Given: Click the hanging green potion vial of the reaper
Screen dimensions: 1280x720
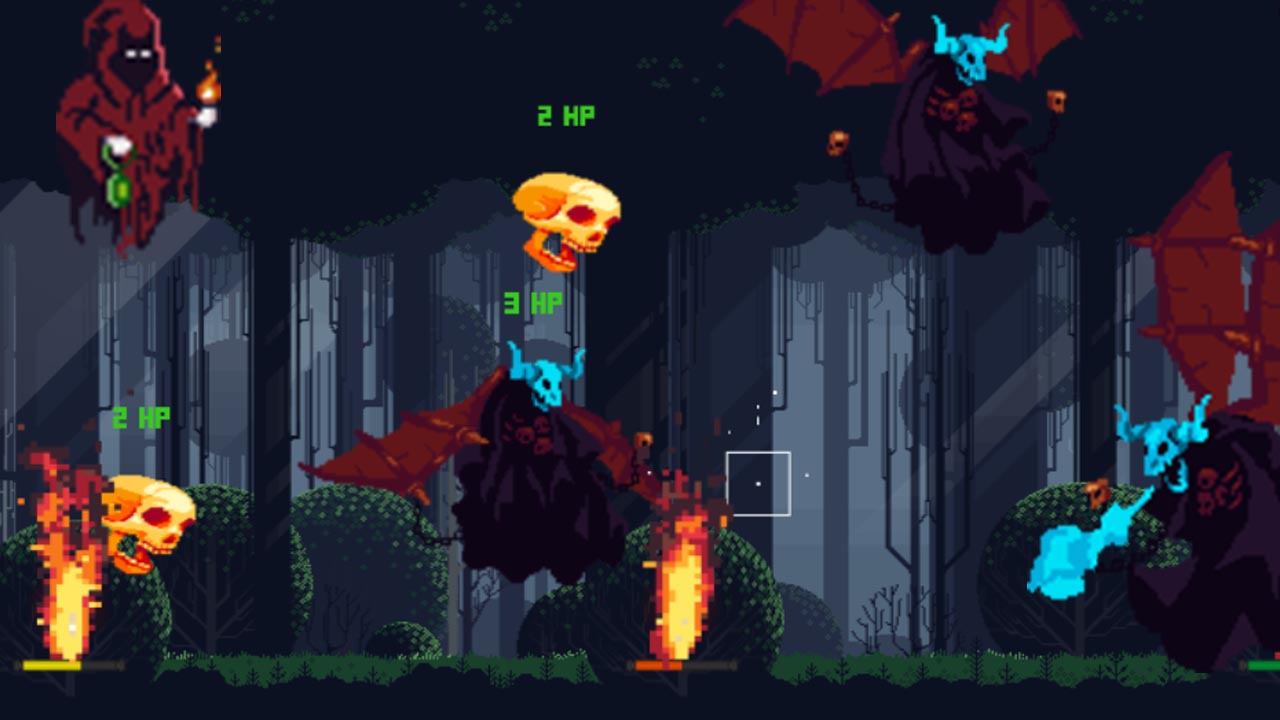Looking at the screenshot, I should 119,190.
